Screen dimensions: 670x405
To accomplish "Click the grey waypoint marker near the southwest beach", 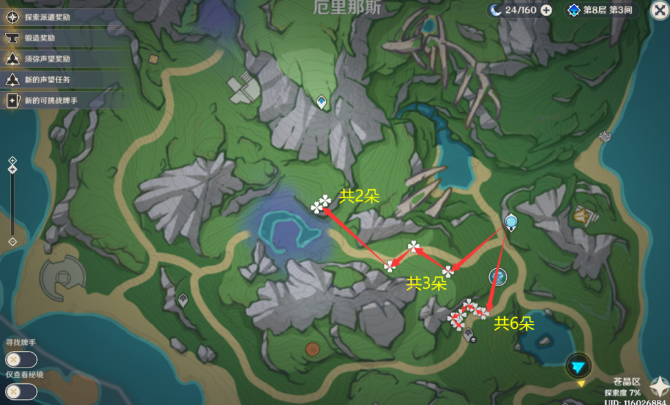I will 183,299.
